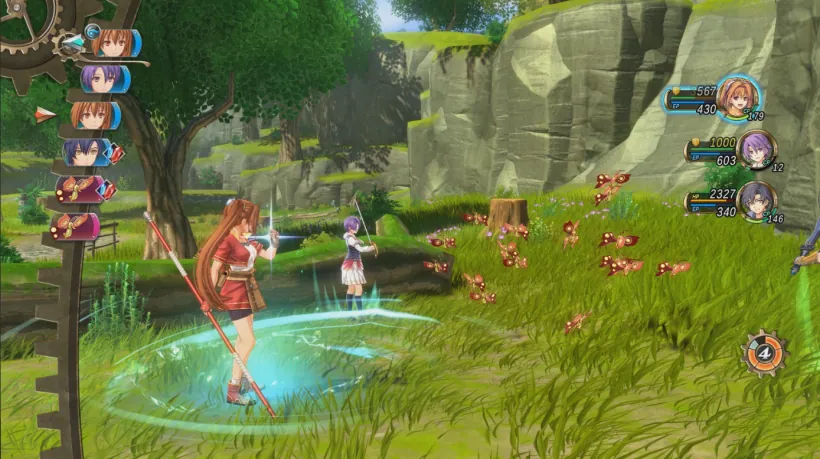The height and width of the screenshot is (459, 820).
Task: Click the blue-haired character's turn order entry
Action: (88, 152)
